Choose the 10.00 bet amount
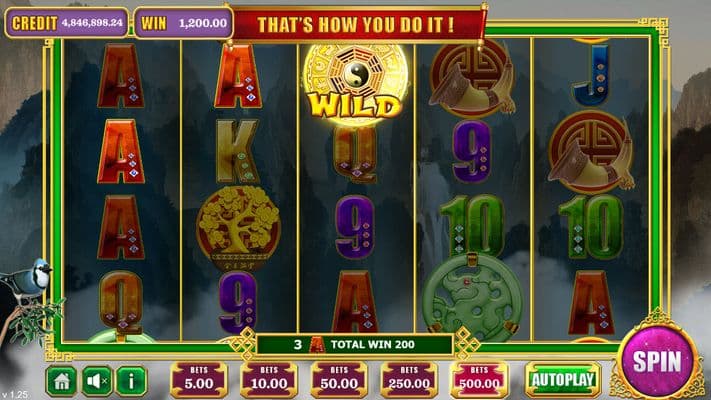Image resolution: width=711 pixels, height=400 pixels. pos(268,380)
